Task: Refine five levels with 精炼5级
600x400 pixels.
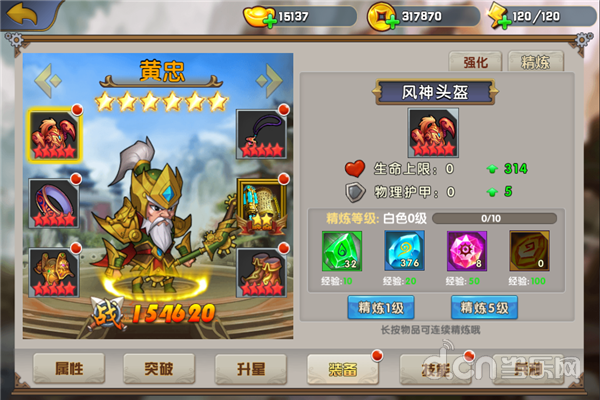Action: click(483, 307)
